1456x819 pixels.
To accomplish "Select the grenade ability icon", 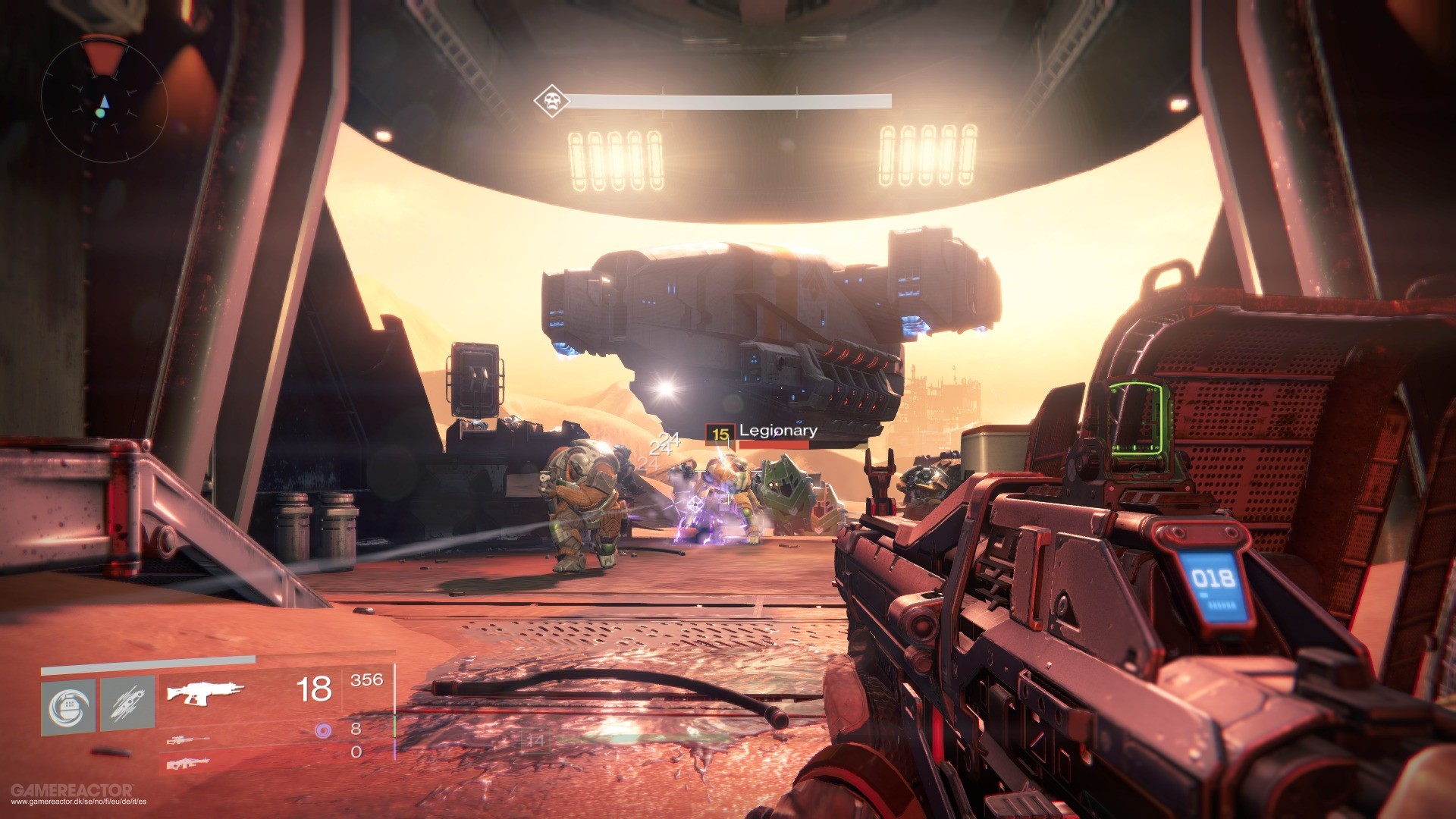I will click(71, 707).
